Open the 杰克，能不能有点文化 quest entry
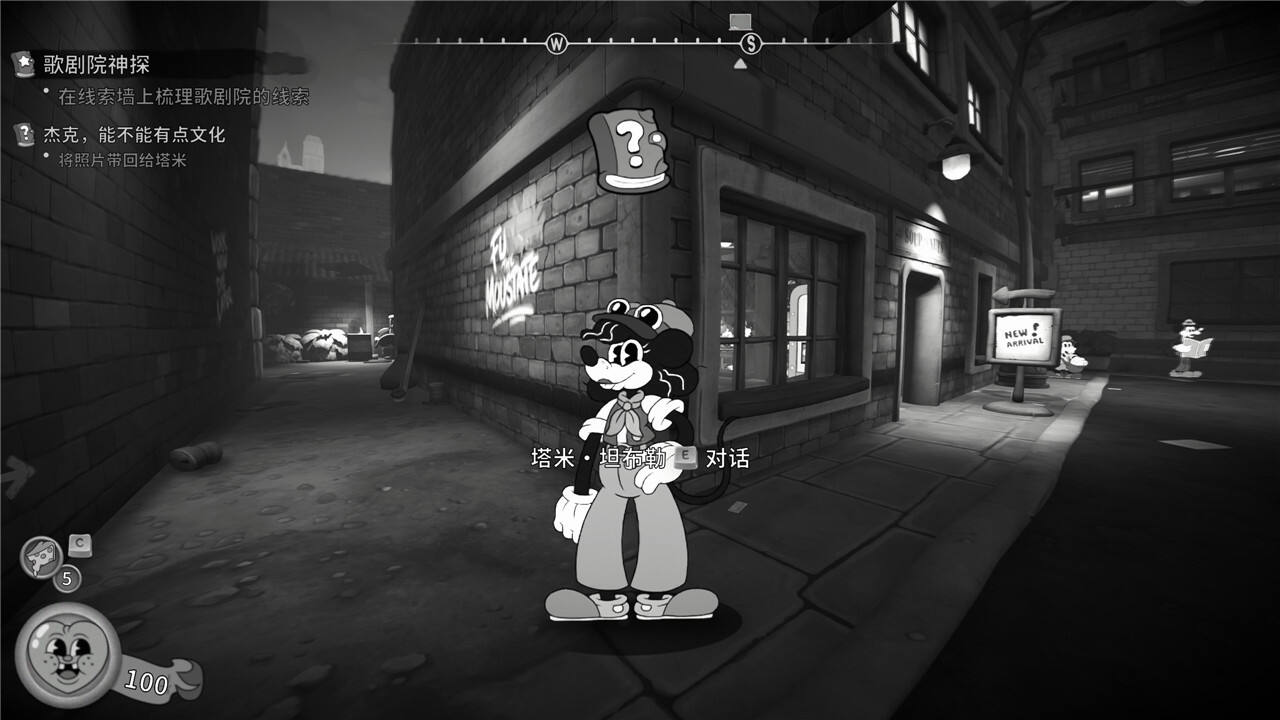 [134, 135]
